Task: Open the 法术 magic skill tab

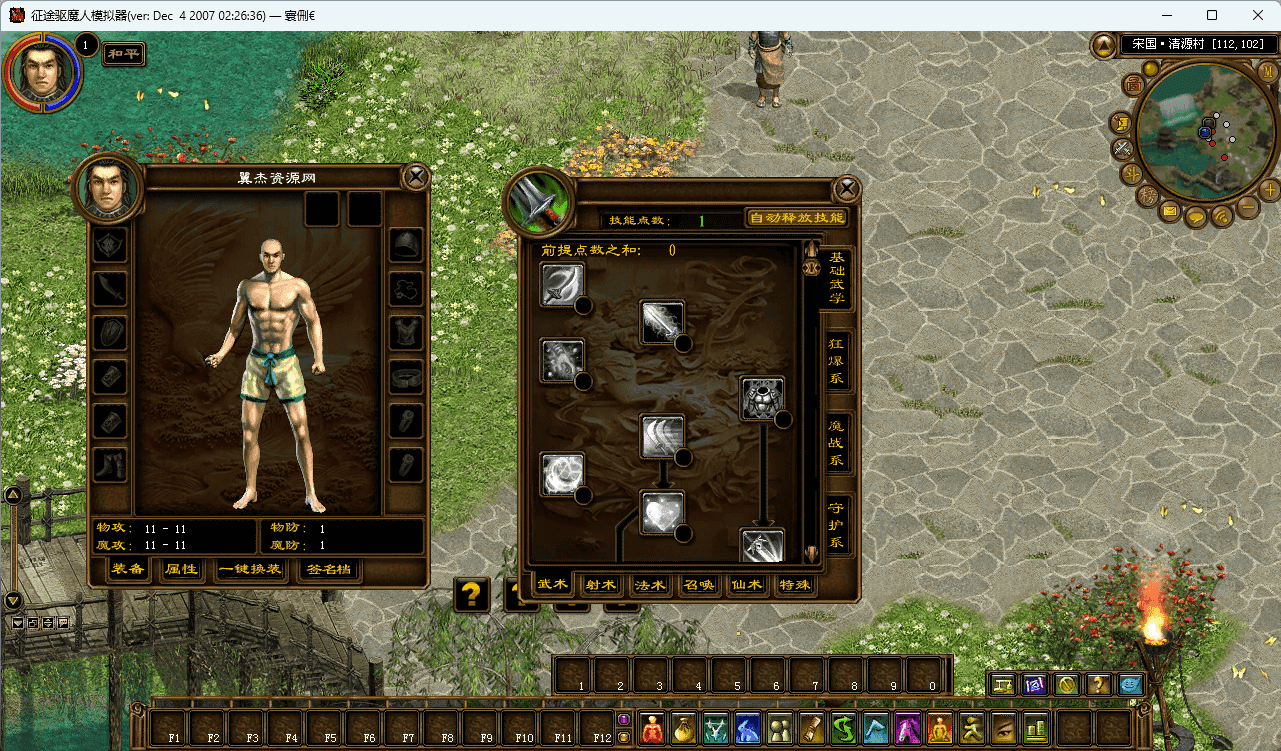Action: point(650,585)
